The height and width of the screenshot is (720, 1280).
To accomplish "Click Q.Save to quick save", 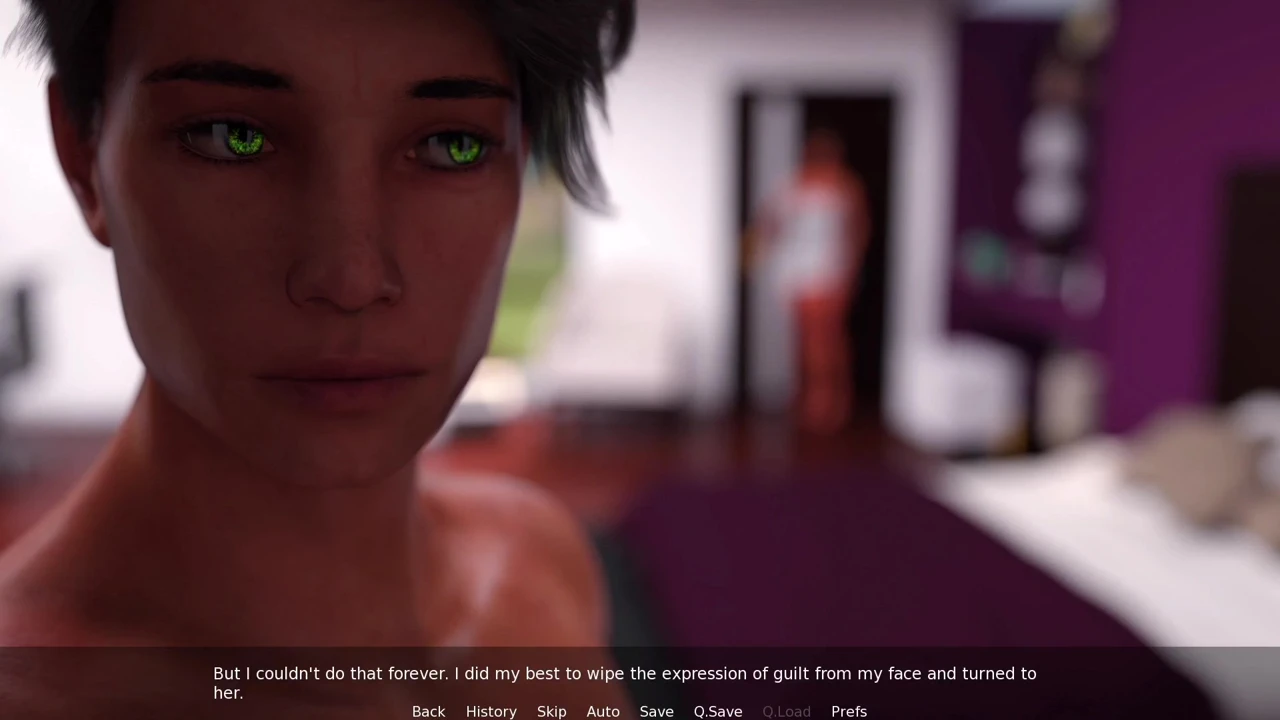I will (x=718, y=711).
